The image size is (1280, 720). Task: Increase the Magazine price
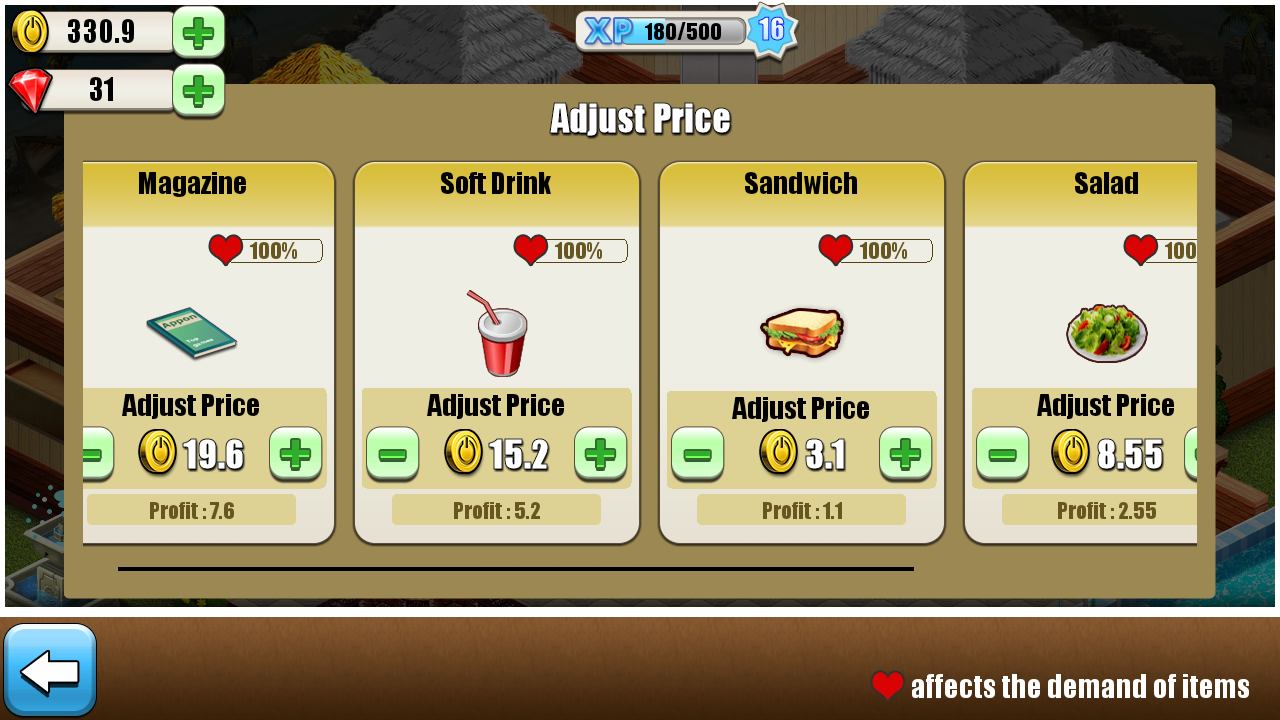point(295,455)
